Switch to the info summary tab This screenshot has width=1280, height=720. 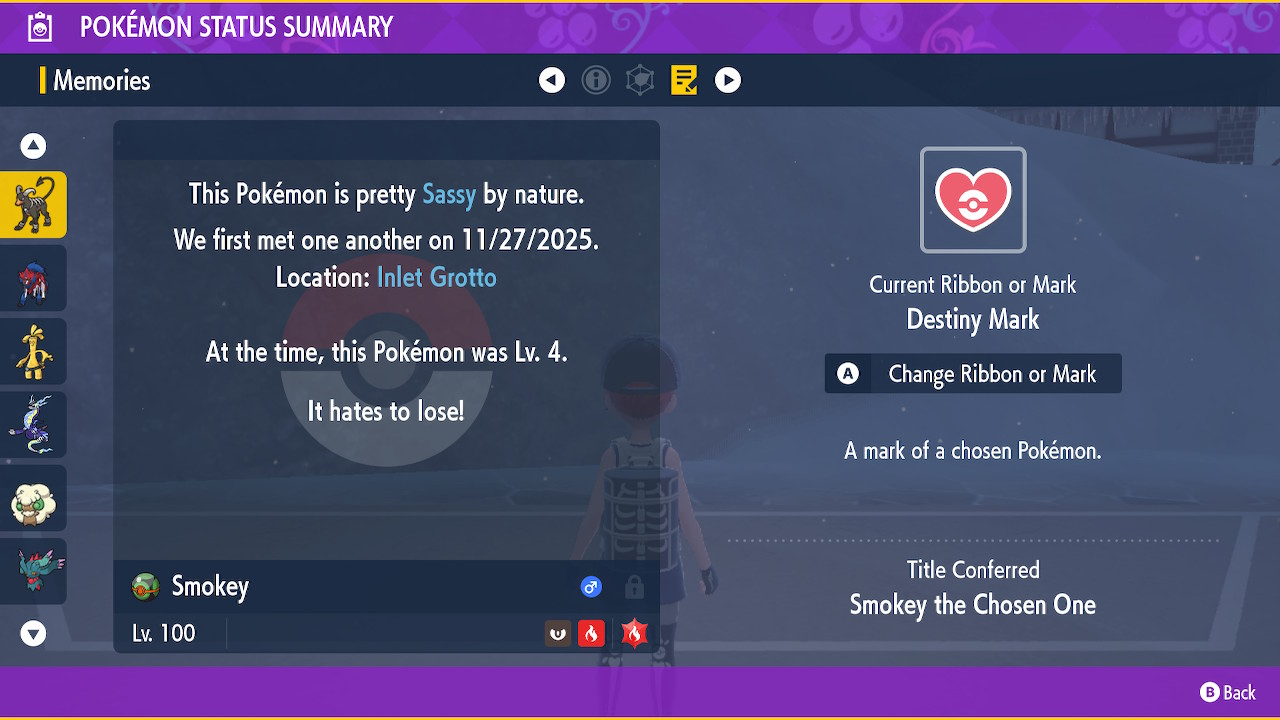[x=596, y=80]
